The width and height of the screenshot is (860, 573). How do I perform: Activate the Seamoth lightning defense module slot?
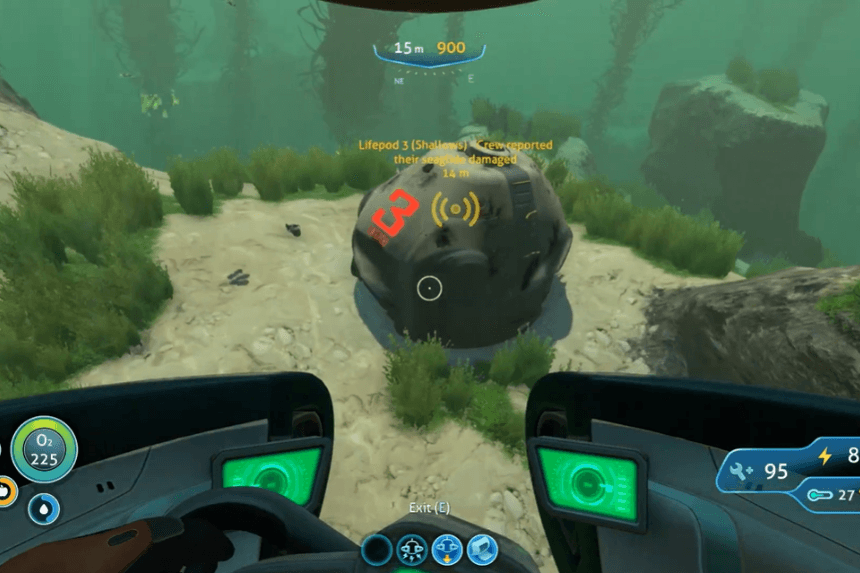412,549
